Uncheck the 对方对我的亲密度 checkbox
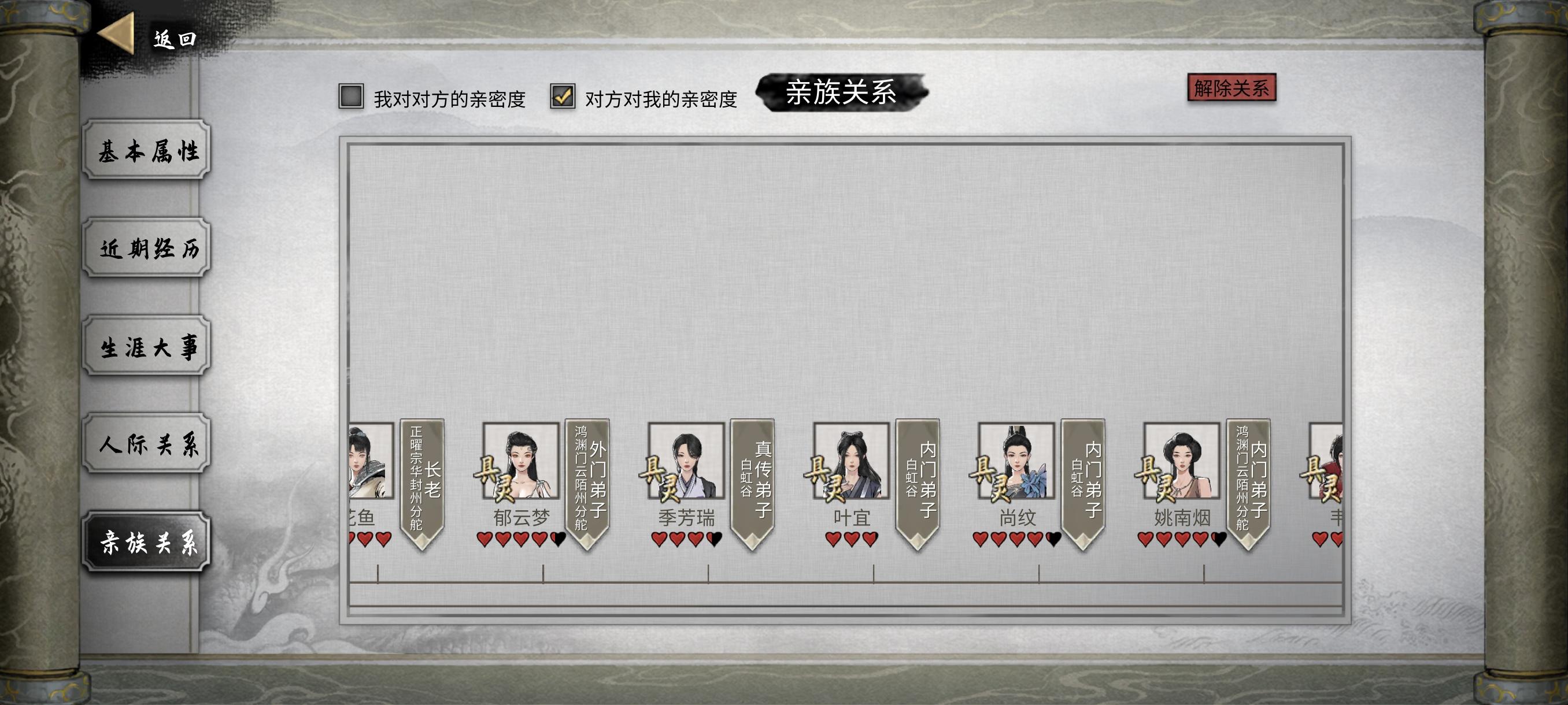1568x705 pixels. (562, 95)
